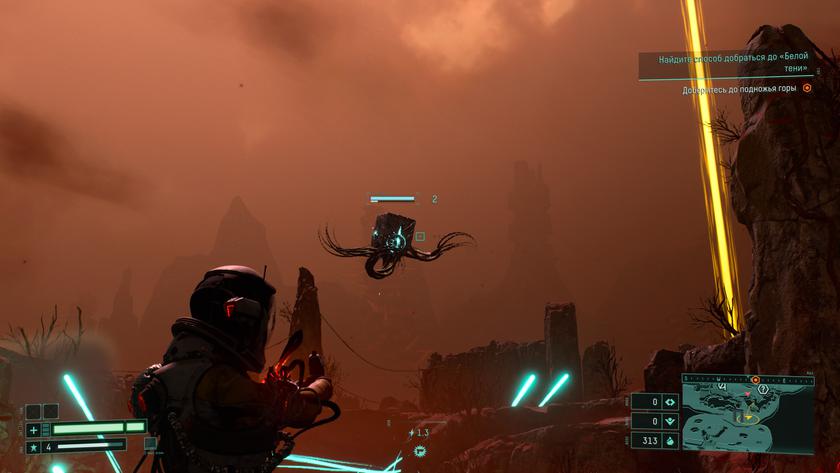Click the star proficiency icon
Image resolution: width=840 pixels, height=473 pixels.
click(33, 446)
